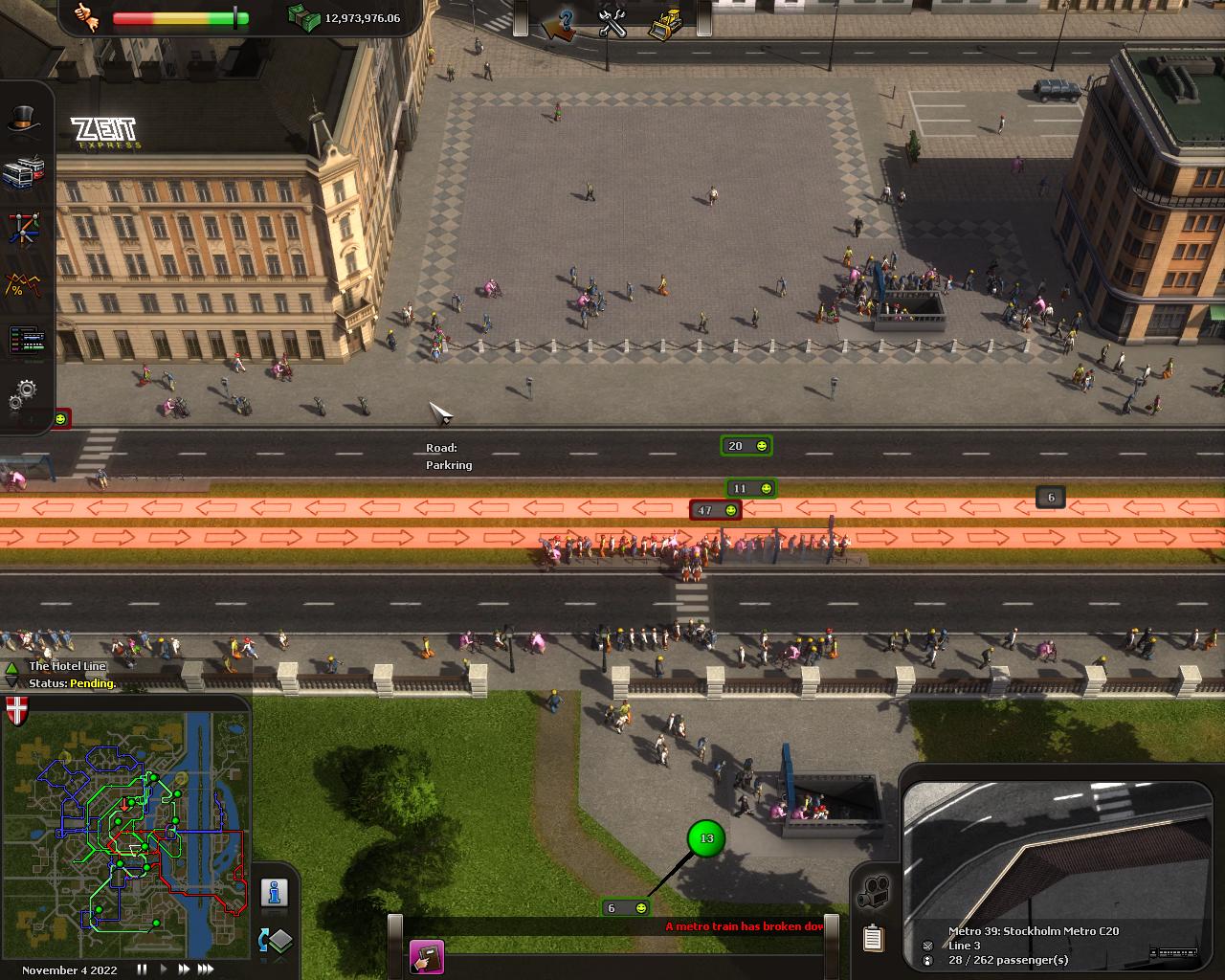Open the gears settings menu
The height and width of the screenshot is (980, 1225).
(25, 391)
